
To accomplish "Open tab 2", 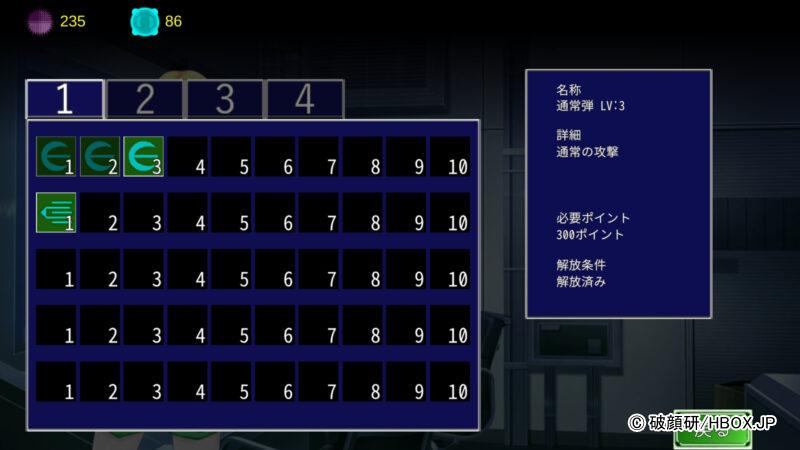I will tap(145, 99).
